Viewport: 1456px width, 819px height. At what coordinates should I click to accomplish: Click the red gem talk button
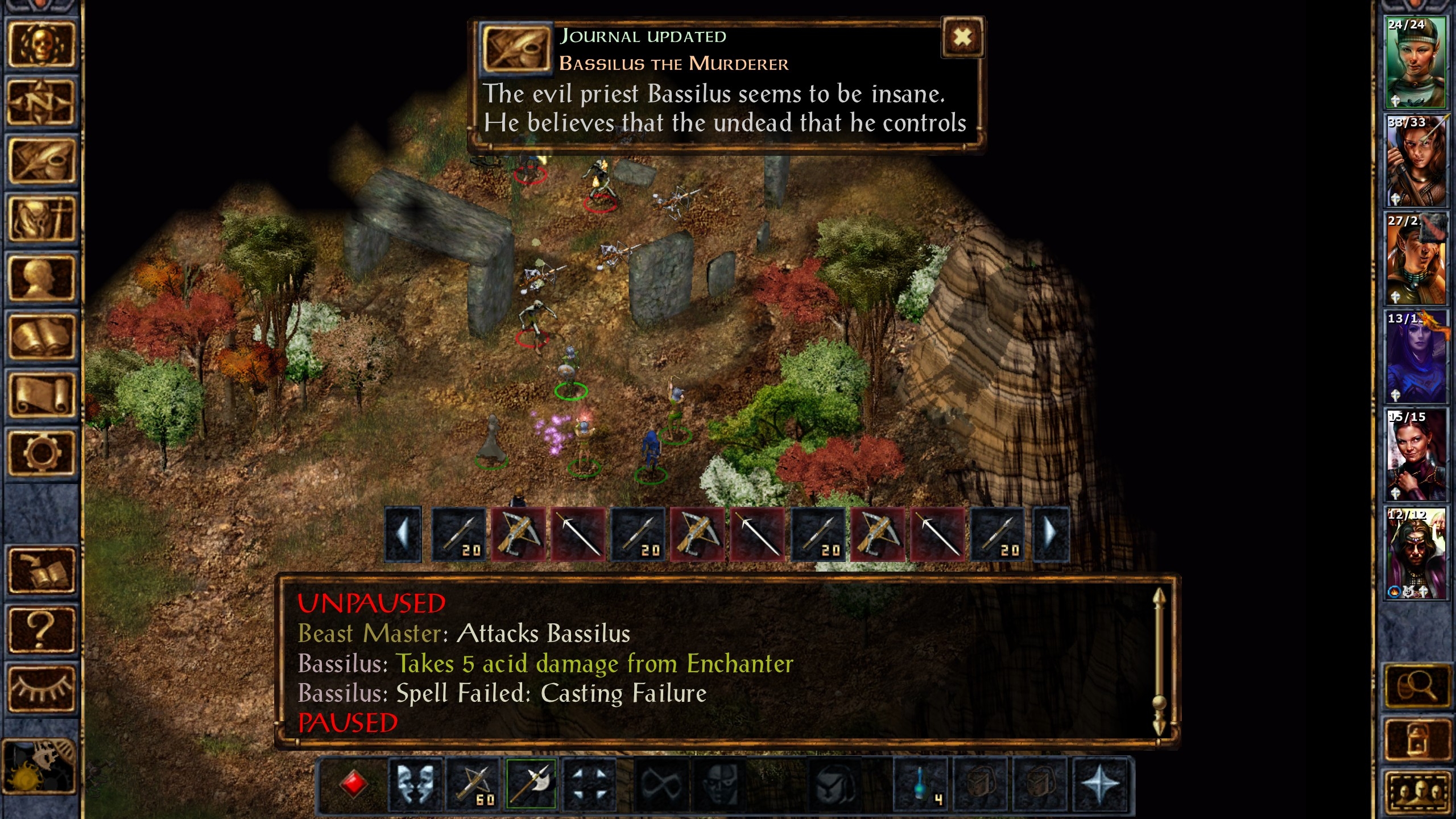coord(353,784)
